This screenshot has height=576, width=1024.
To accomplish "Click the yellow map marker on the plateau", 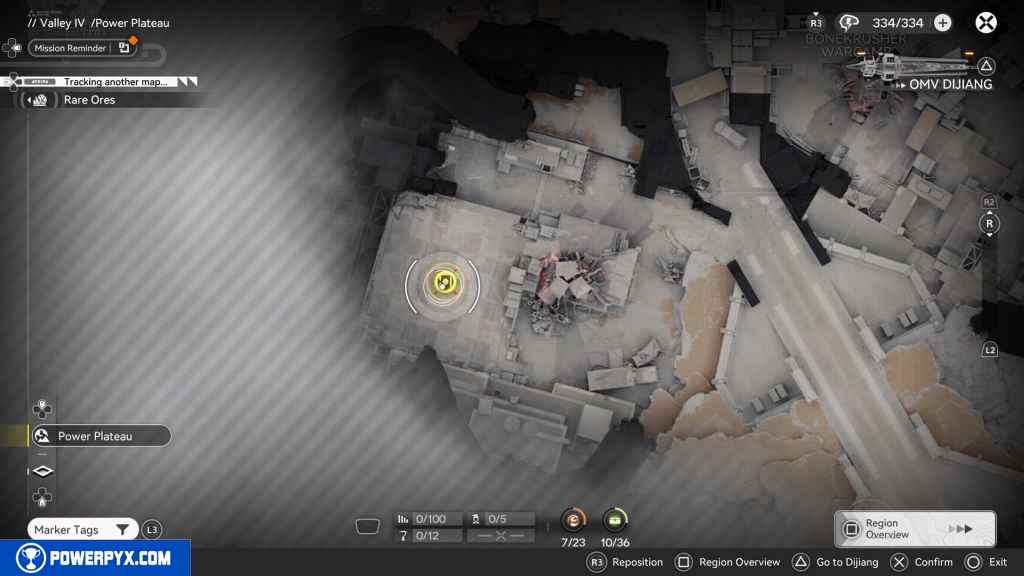I will point(443,283).
